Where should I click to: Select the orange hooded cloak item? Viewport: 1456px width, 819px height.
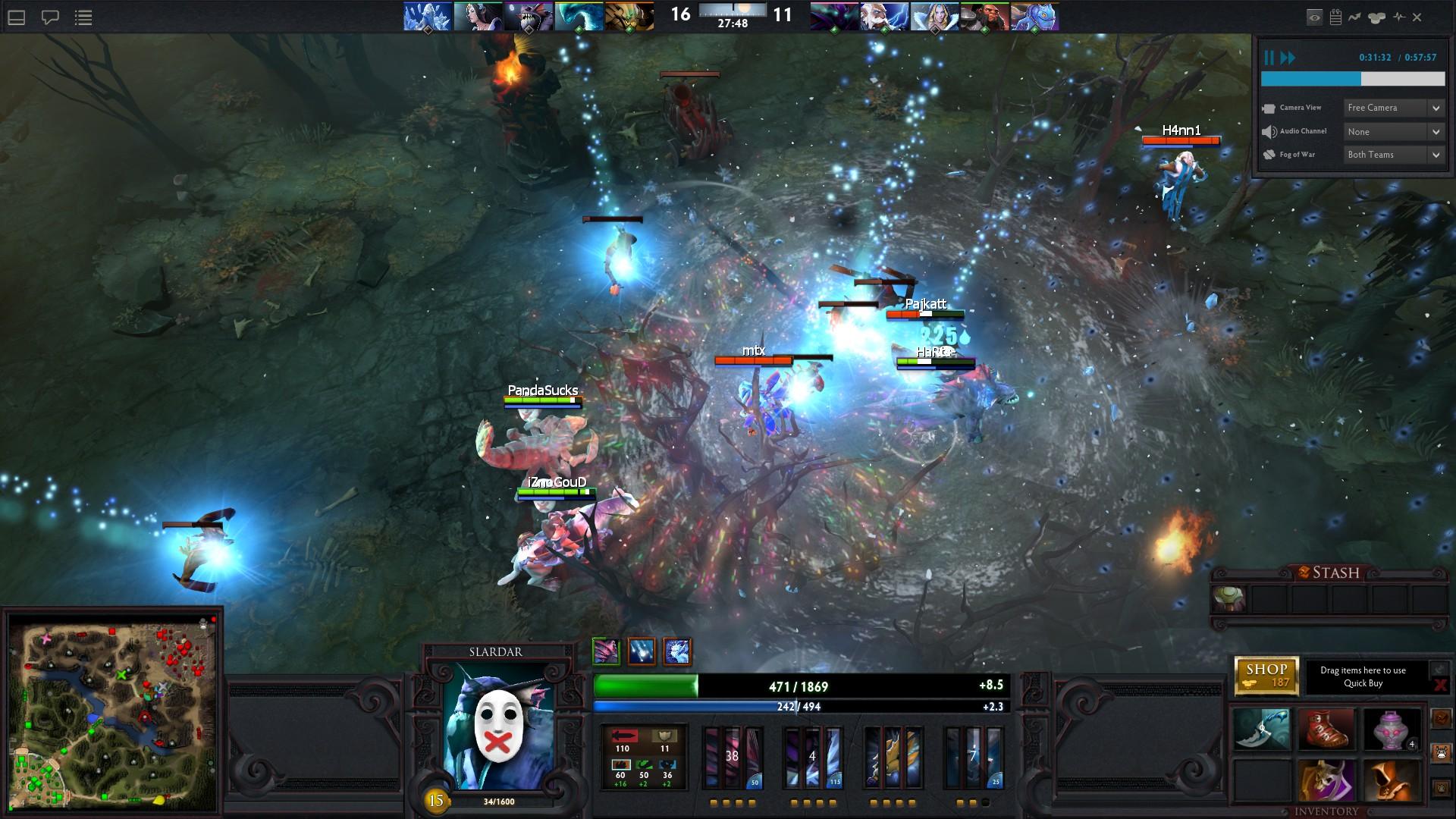[x=1392, y=780]
